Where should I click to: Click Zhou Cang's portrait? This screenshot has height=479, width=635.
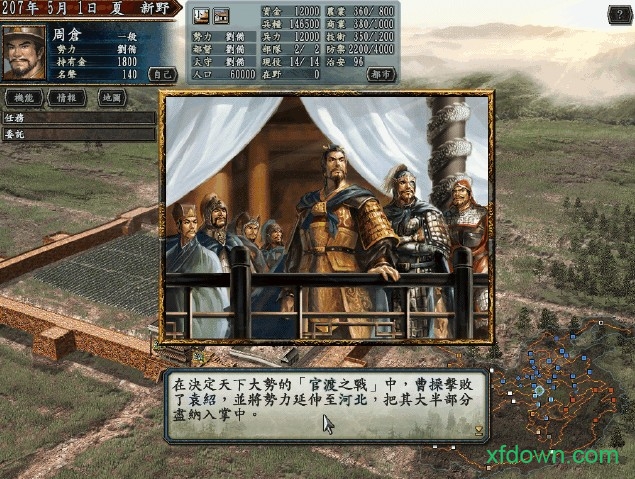[x=24, y=52]
